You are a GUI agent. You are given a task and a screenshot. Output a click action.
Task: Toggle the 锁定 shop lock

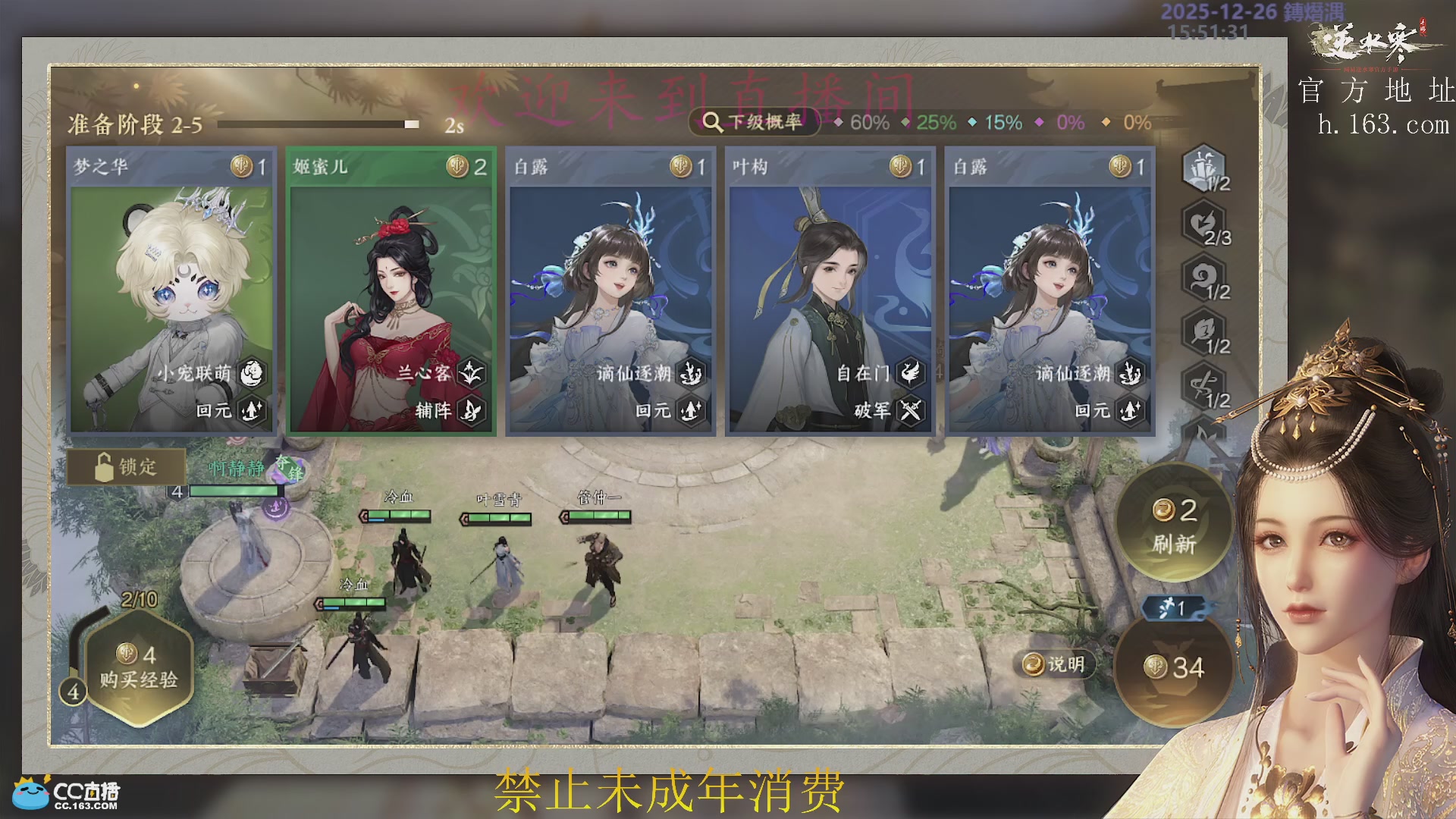point(126,467)
